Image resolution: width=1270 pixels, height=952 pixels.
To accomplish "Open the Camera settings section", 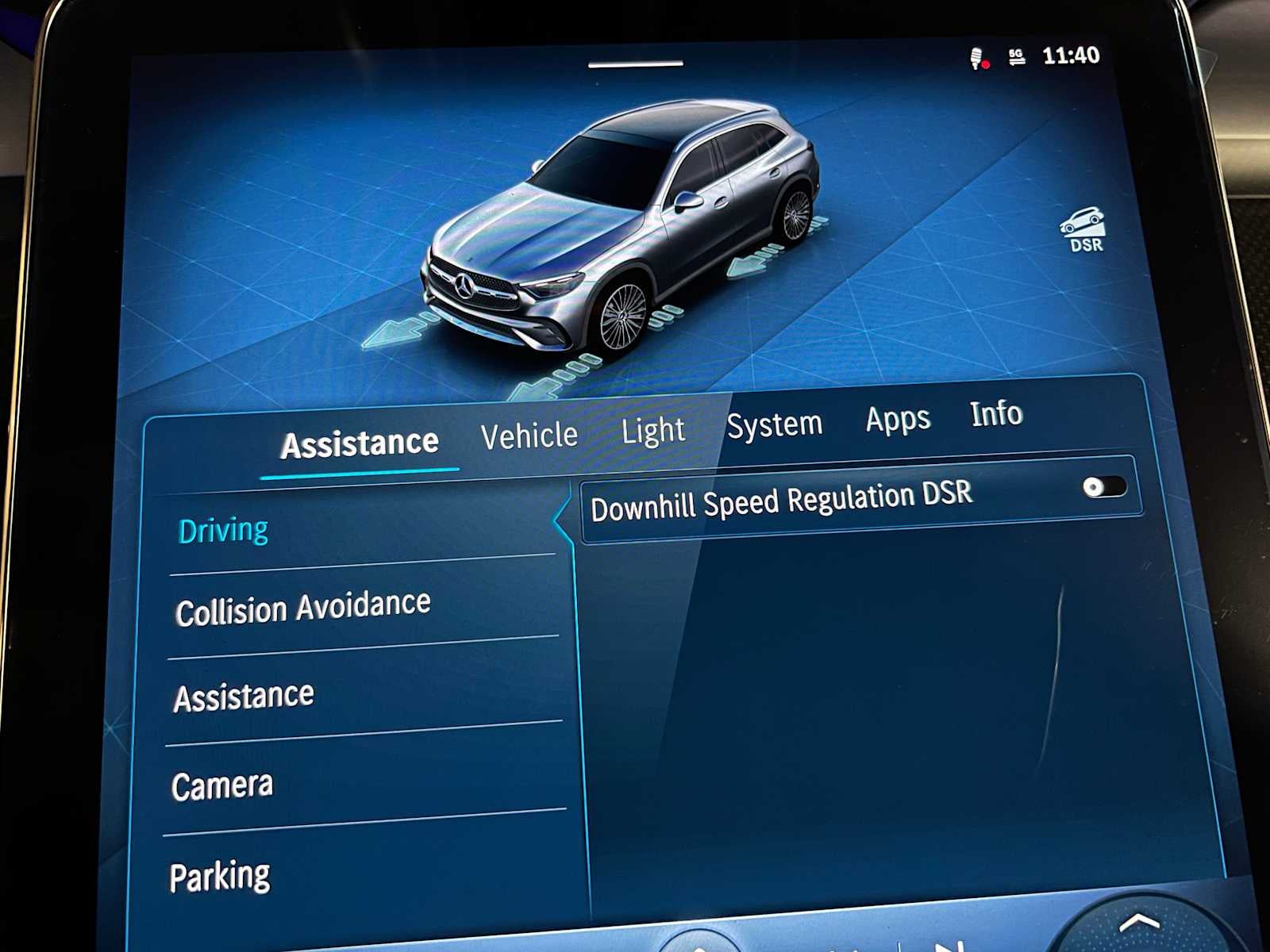I will click(x=222, y=785).
